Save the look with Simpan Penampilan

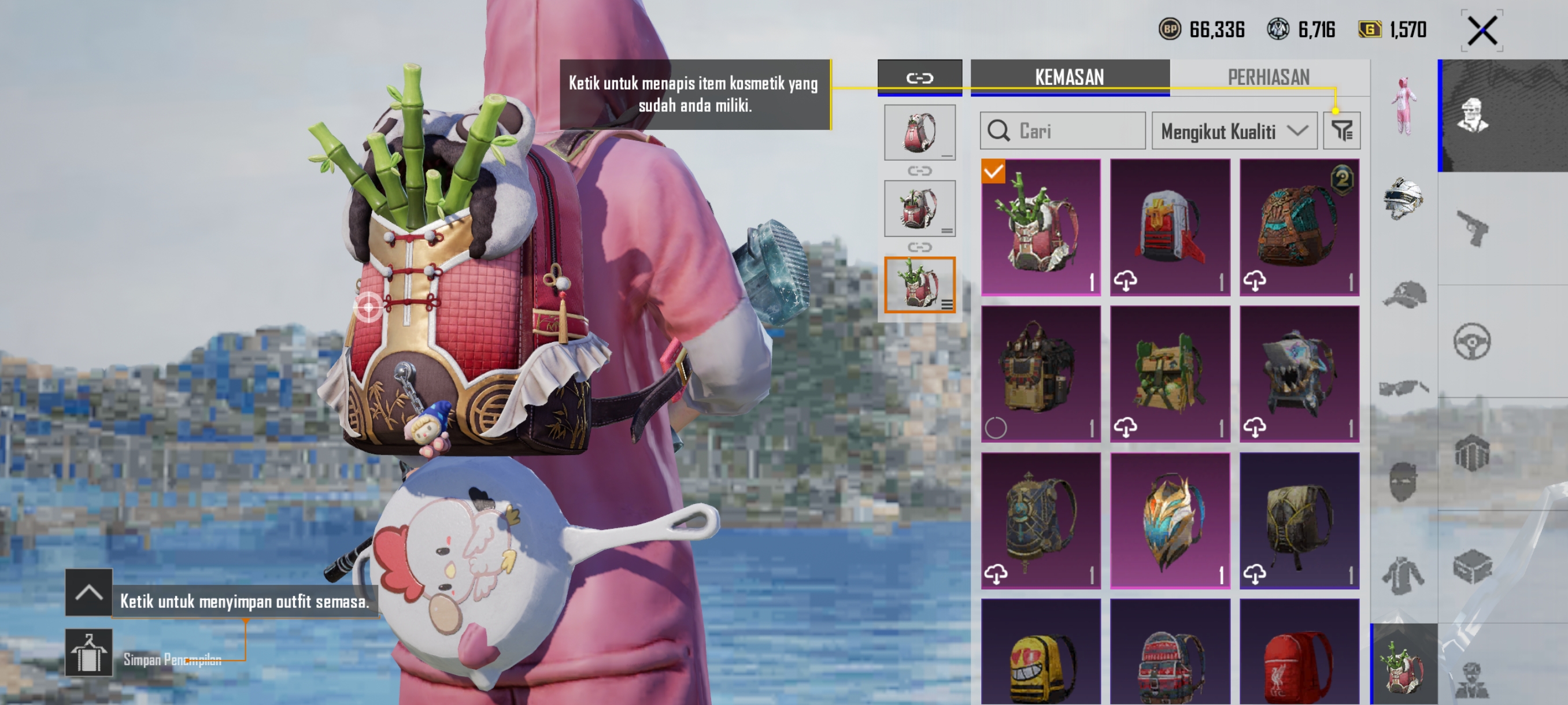[89, 652]
